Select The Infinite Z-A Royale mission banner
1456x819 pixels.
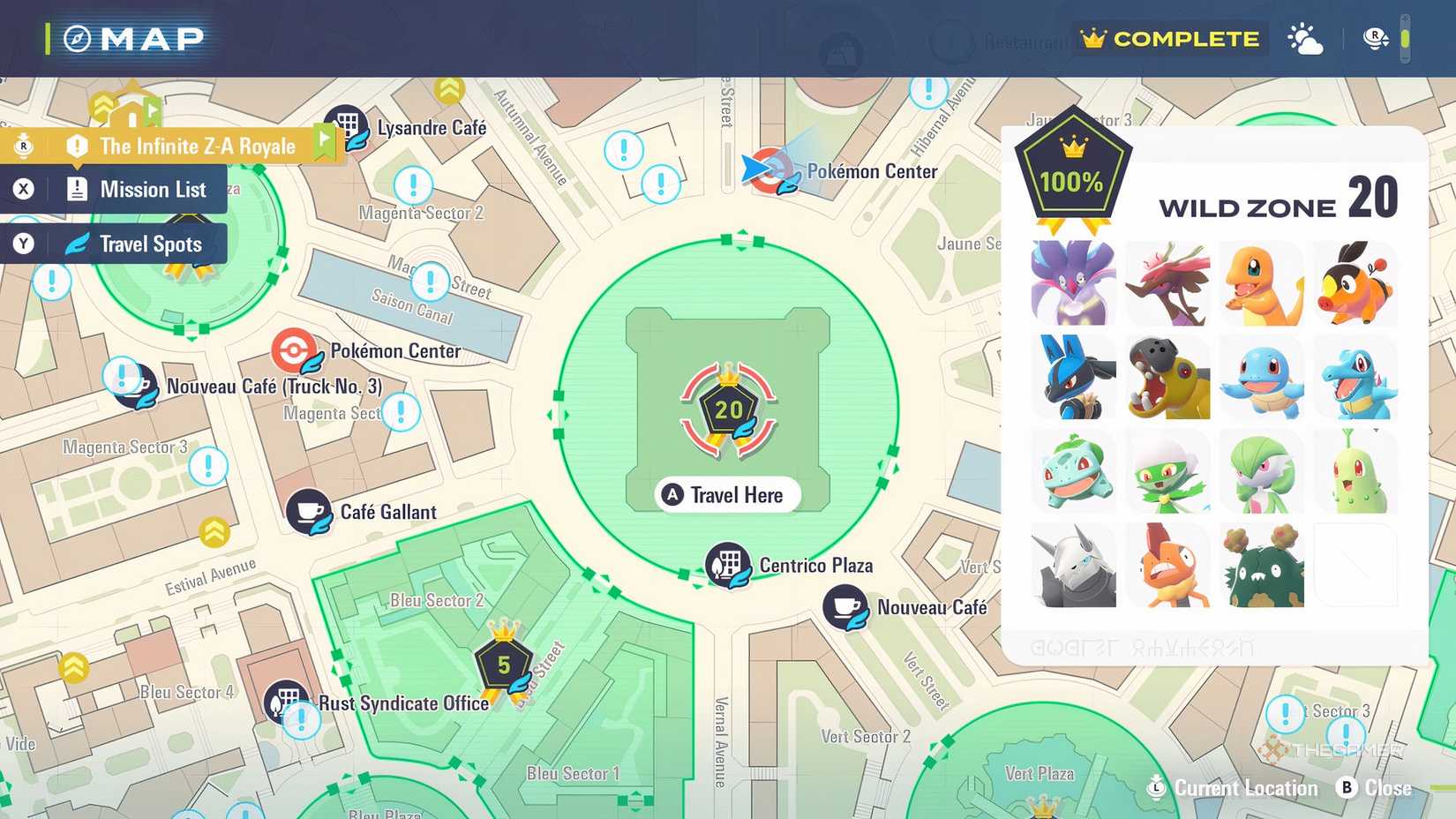click(195, 147)
